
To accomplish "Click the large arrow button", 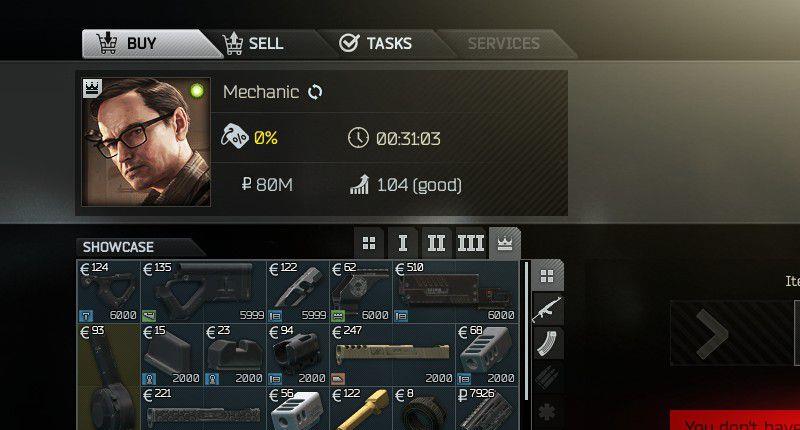I will click(x=710, y=333).
